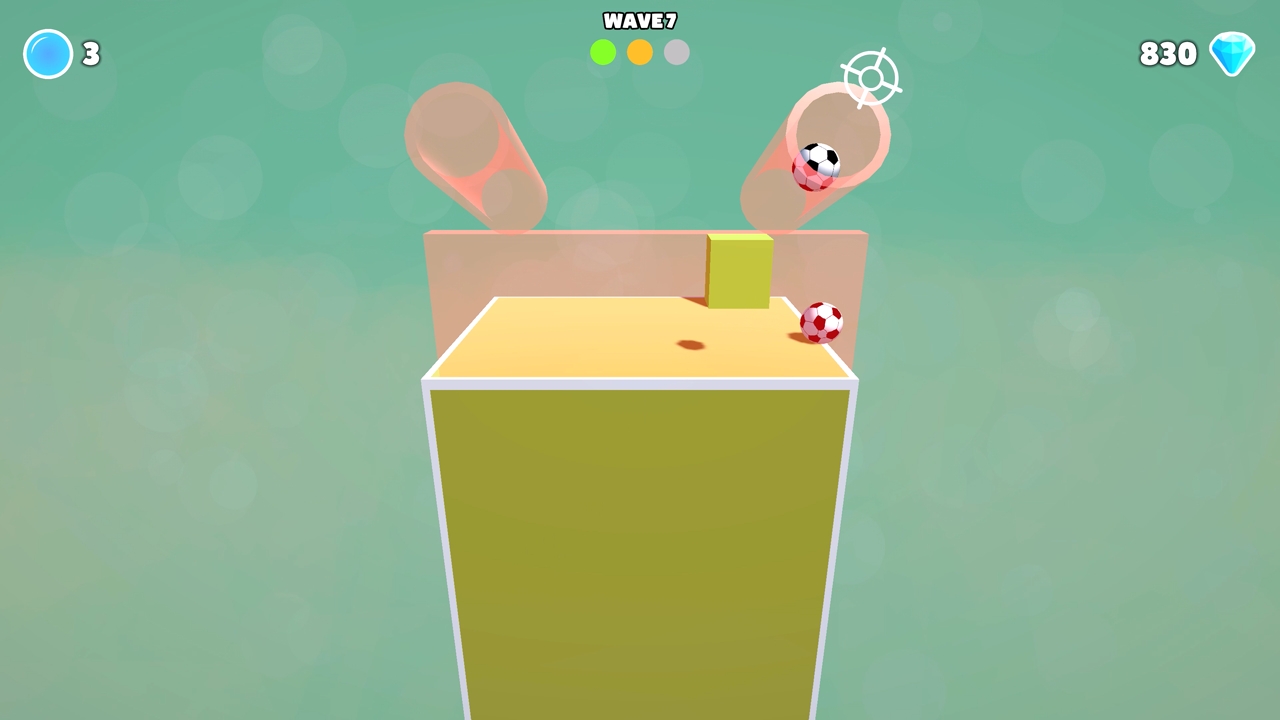Toggle the orange wave progress dot
1280x720 pixels.
[x=639, y=52]
